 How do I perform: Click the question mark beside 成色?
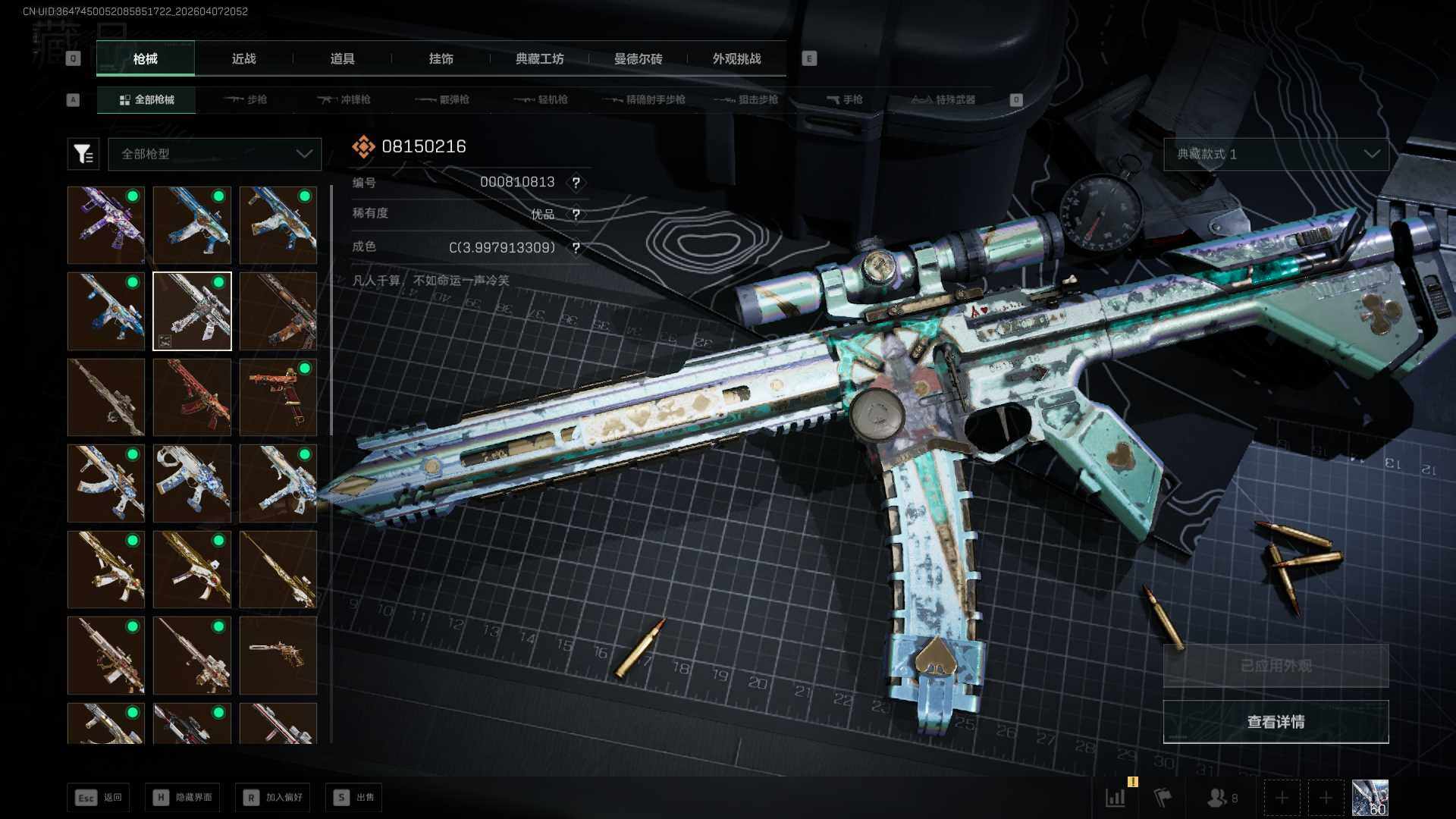(x=576, y=248)
